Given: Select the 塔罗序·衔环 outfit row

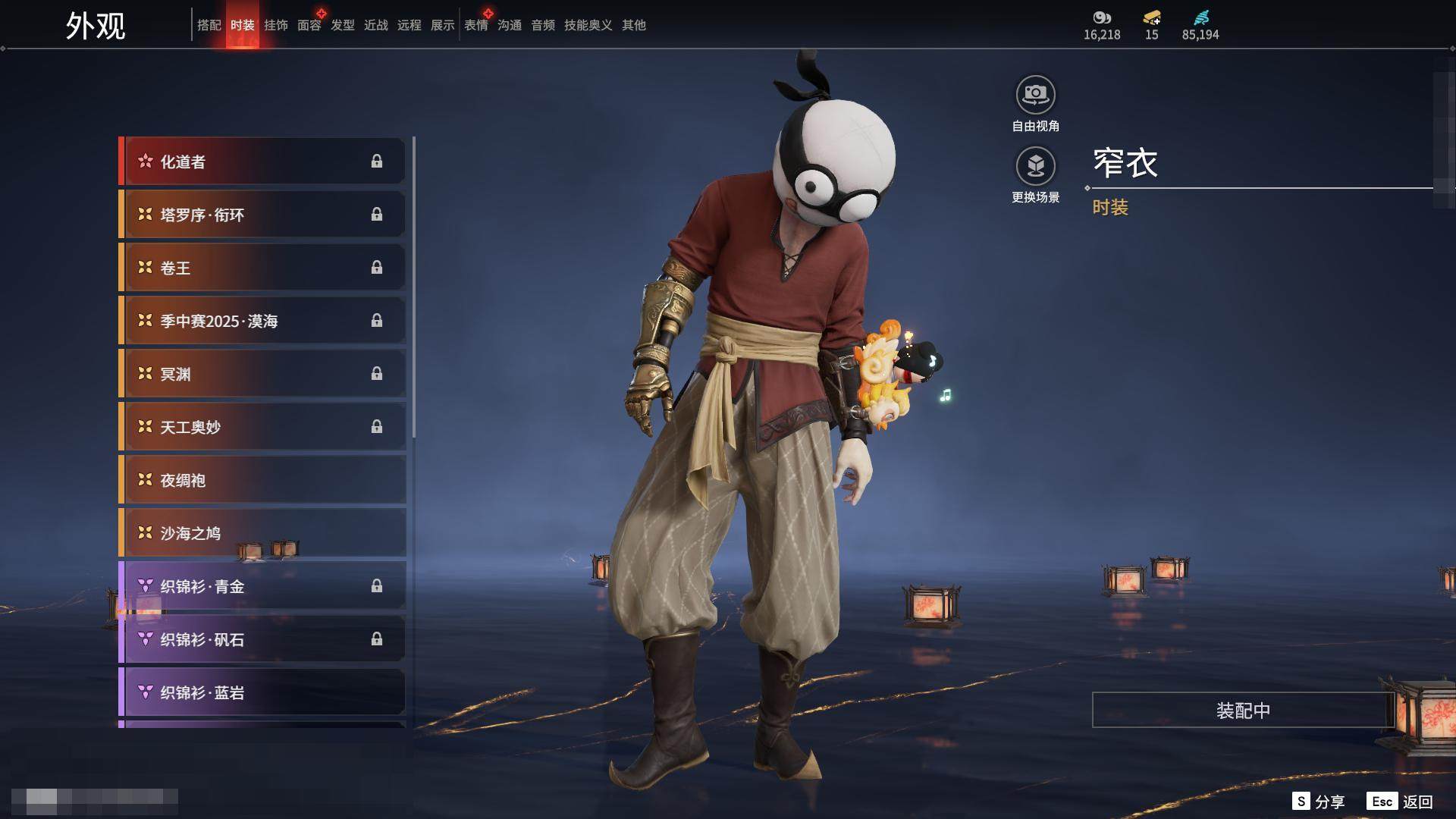Looking at the screenshot, I should pos(262,215).
